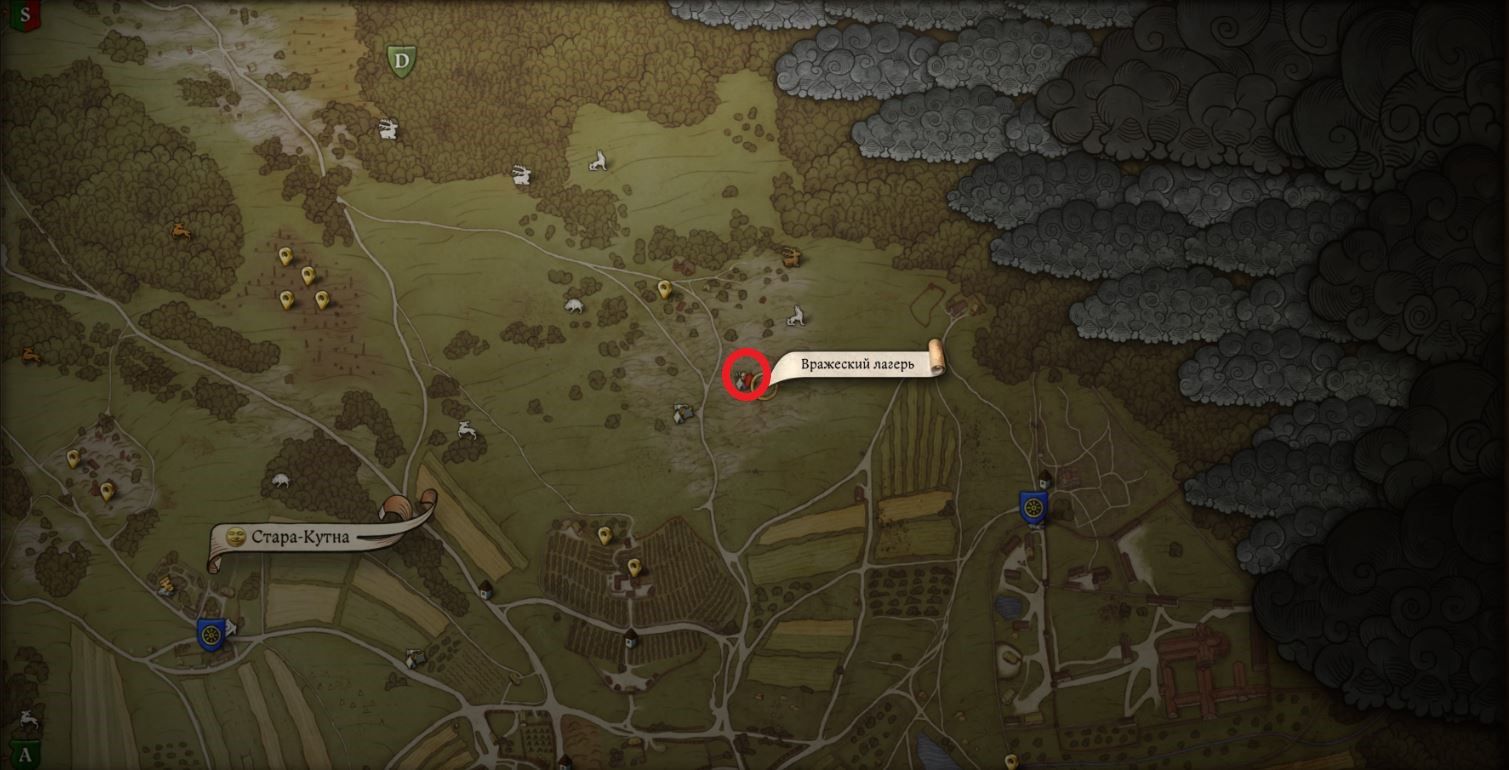Image resolution: width=1509 pixels, height=770 pixels.
Task: Select the white boar marker above Стара-Кутна banner
Action: pyautogui.click(x=279, y=481)
